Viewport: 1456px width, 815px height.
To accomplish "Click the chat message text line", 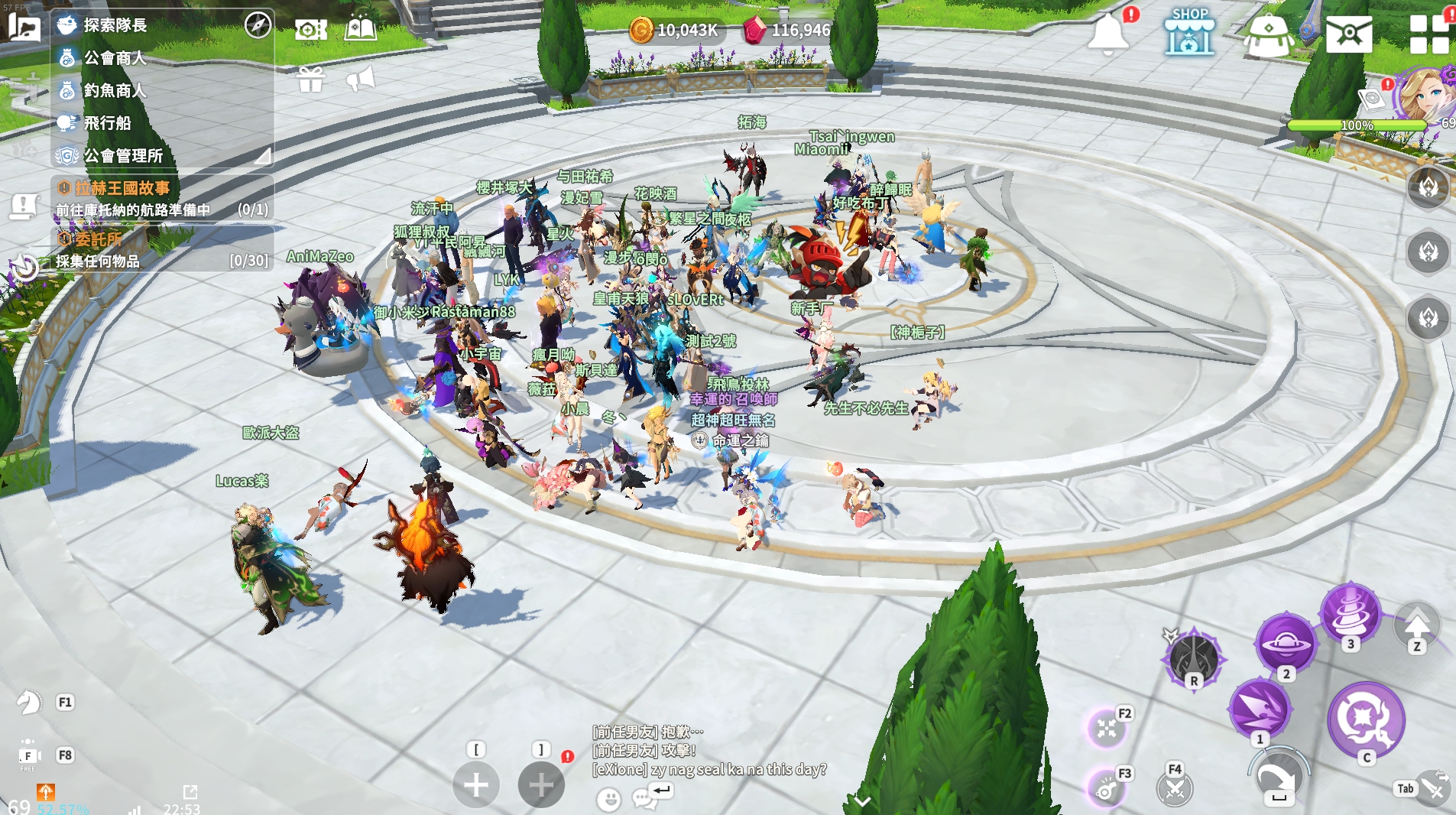I will 709,769.
